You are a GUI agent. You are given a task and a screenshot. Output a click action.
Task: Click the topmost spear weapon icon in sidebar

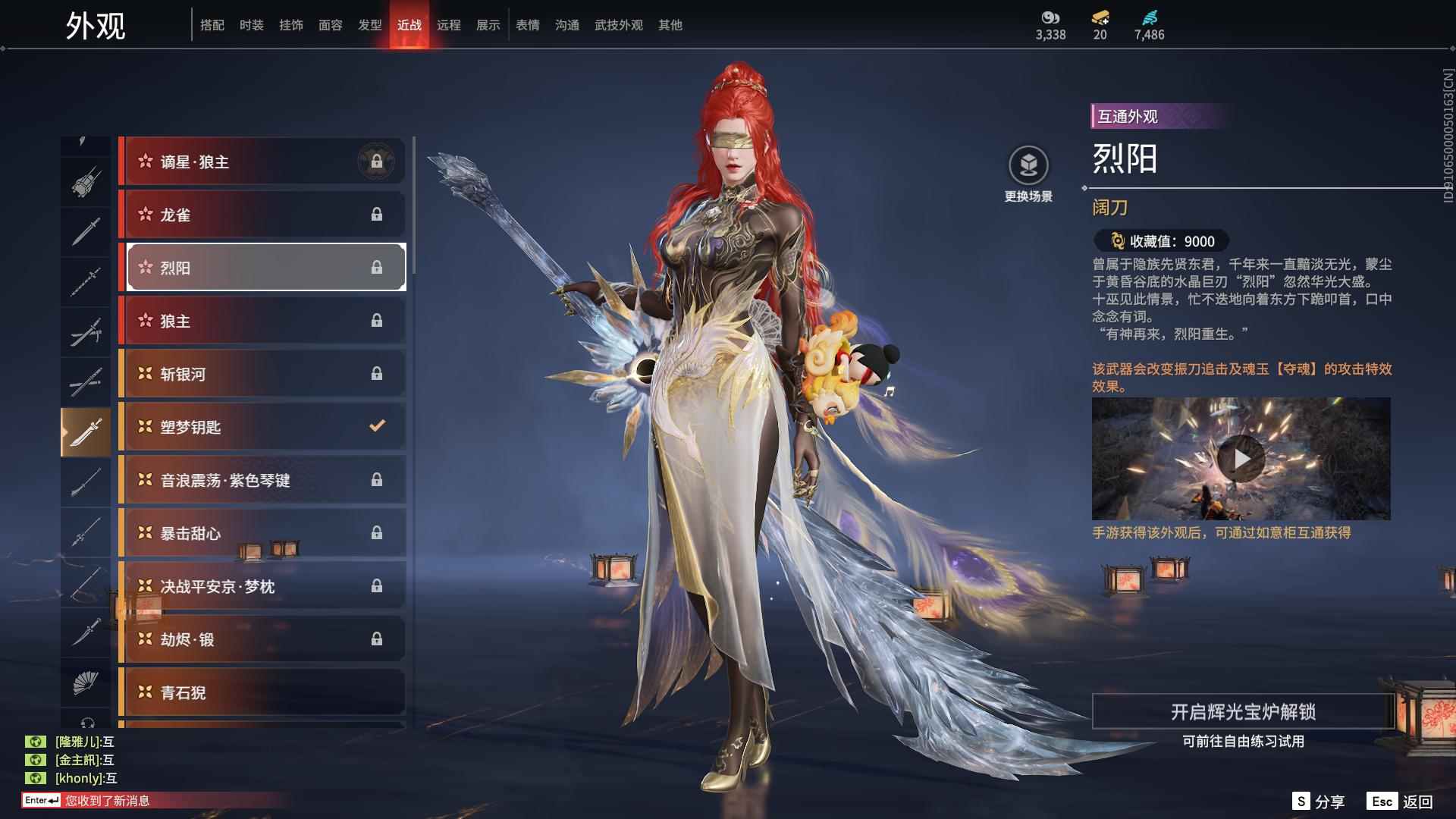pos(86,281)
